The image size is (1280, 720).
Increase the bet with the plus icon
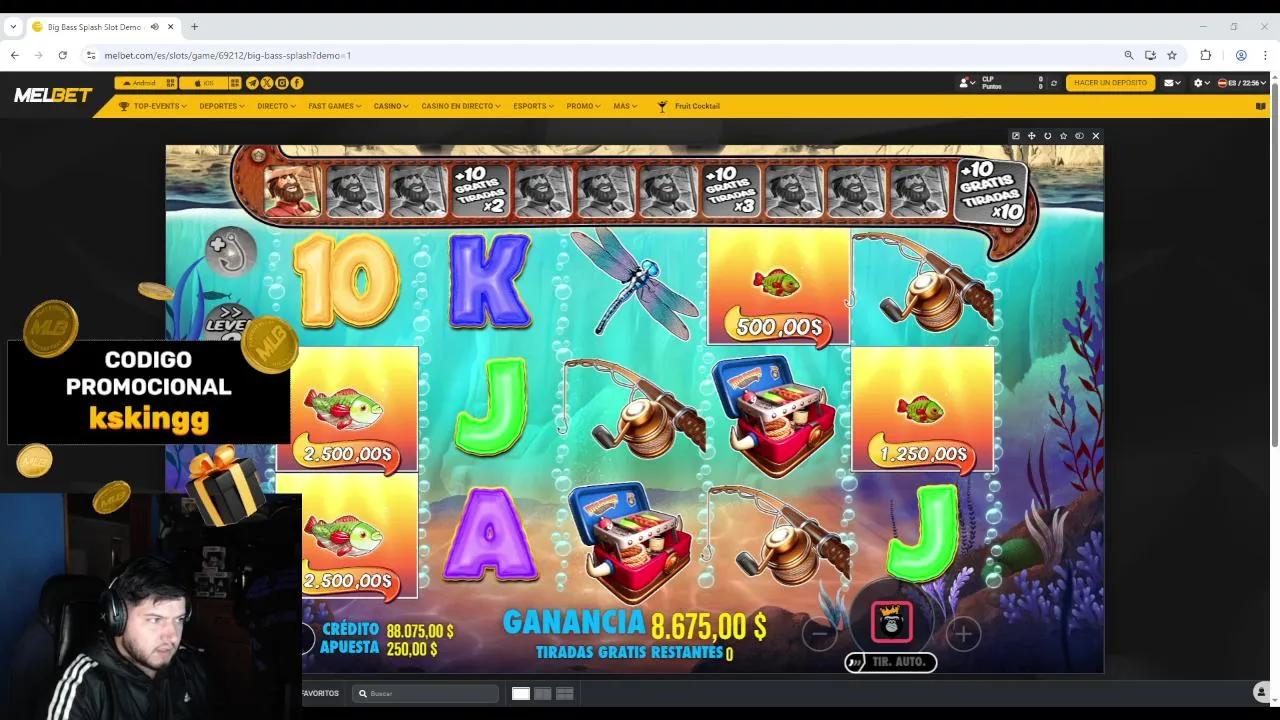point(962,633)
